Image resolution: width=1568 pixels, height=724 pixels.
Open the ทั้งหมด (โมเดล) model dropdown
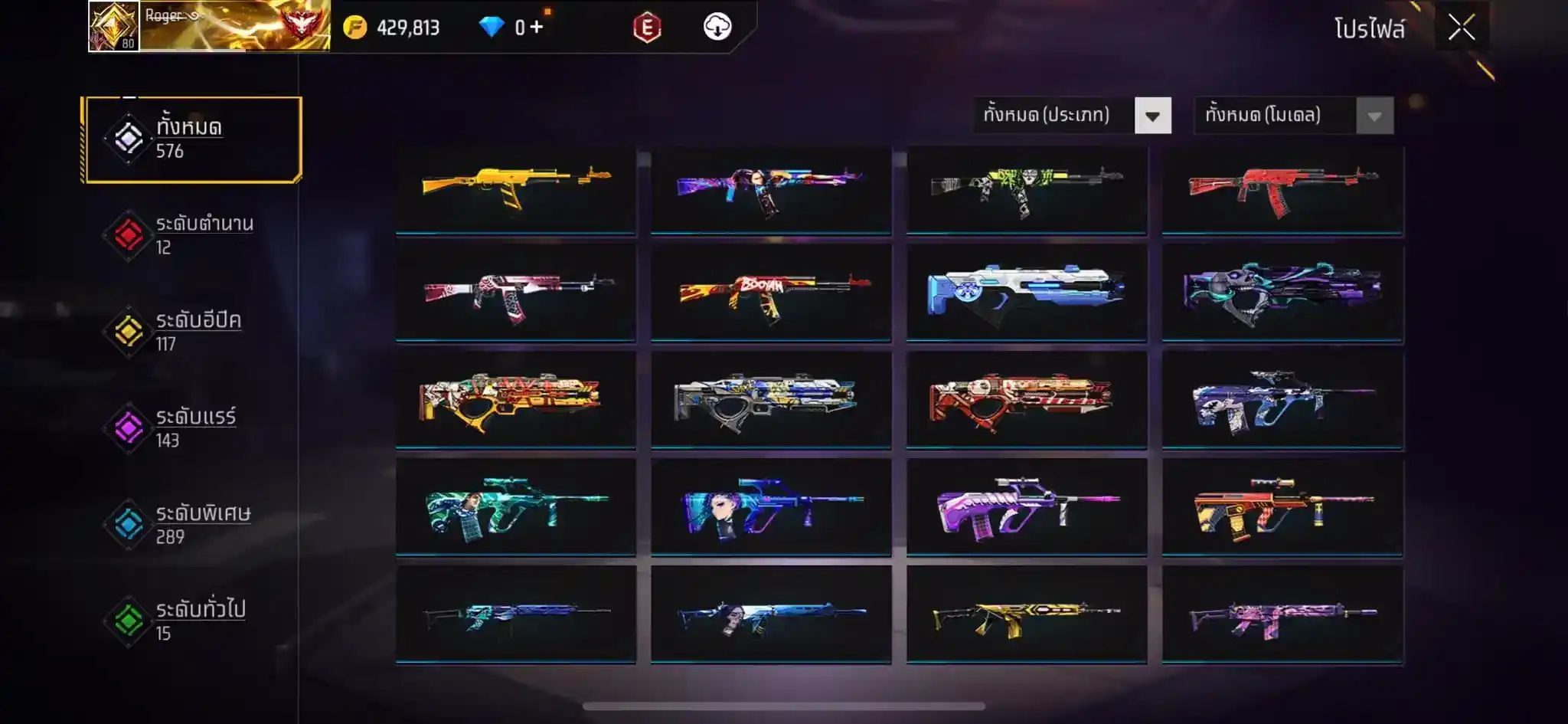click(x=1294, y=116)
